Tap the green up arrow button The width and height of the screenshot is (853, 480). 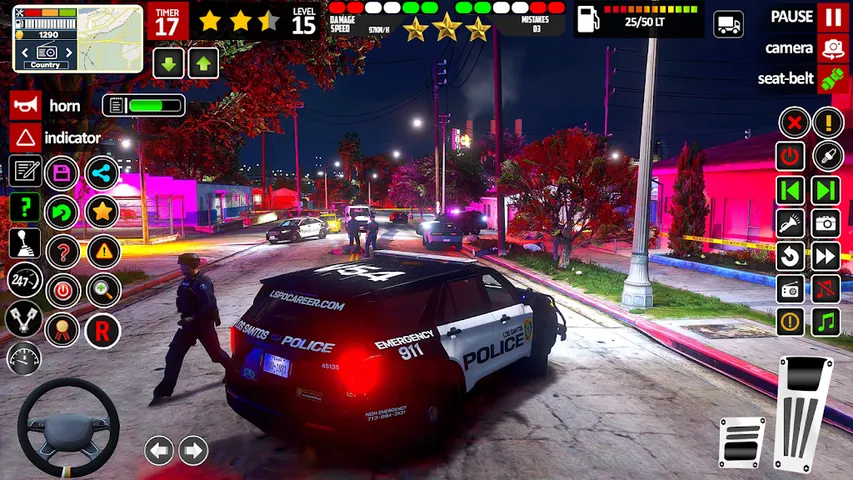203,63
